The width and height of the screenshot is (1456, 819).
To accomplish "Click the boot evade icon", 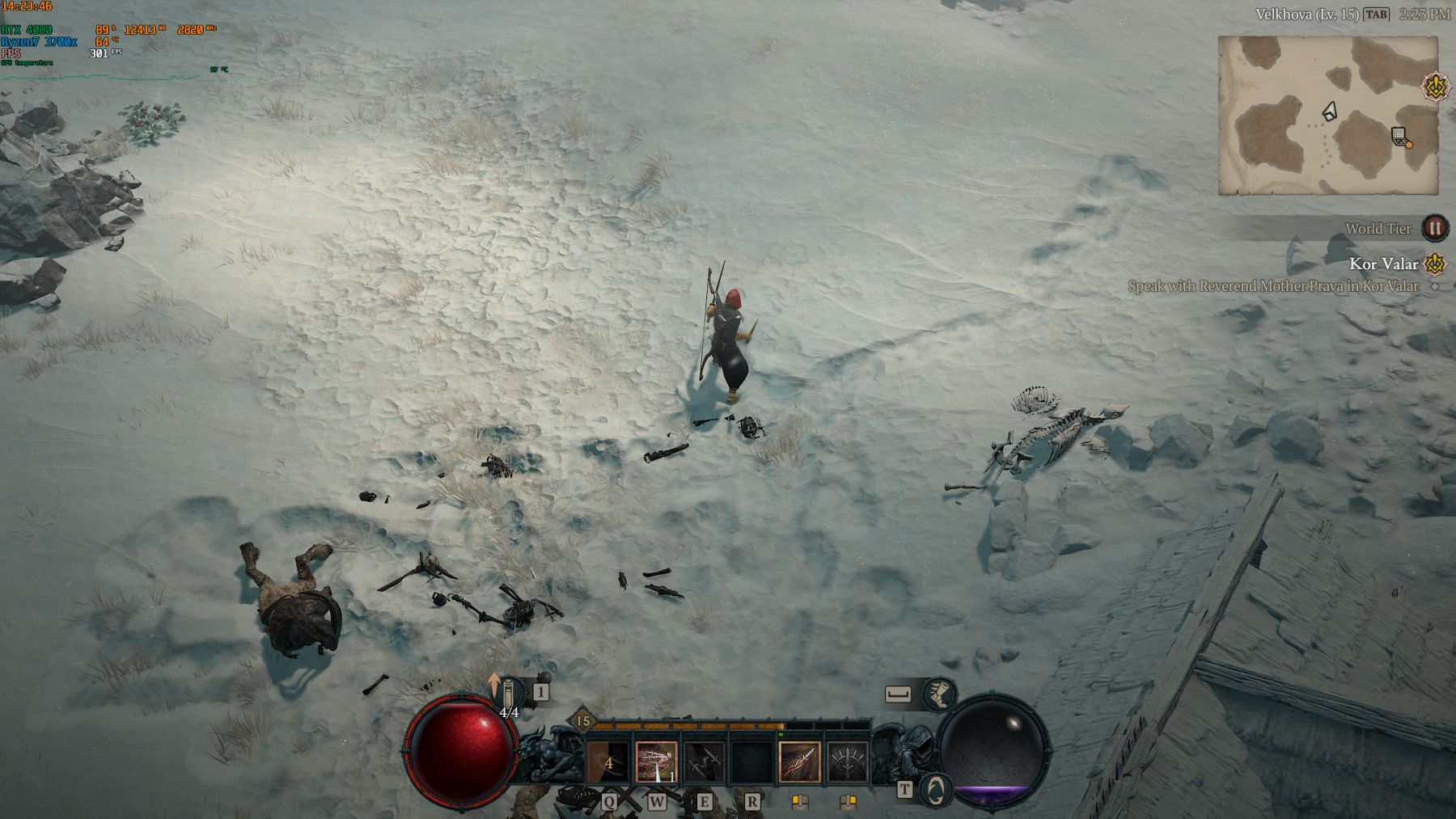I will (938, 694).
